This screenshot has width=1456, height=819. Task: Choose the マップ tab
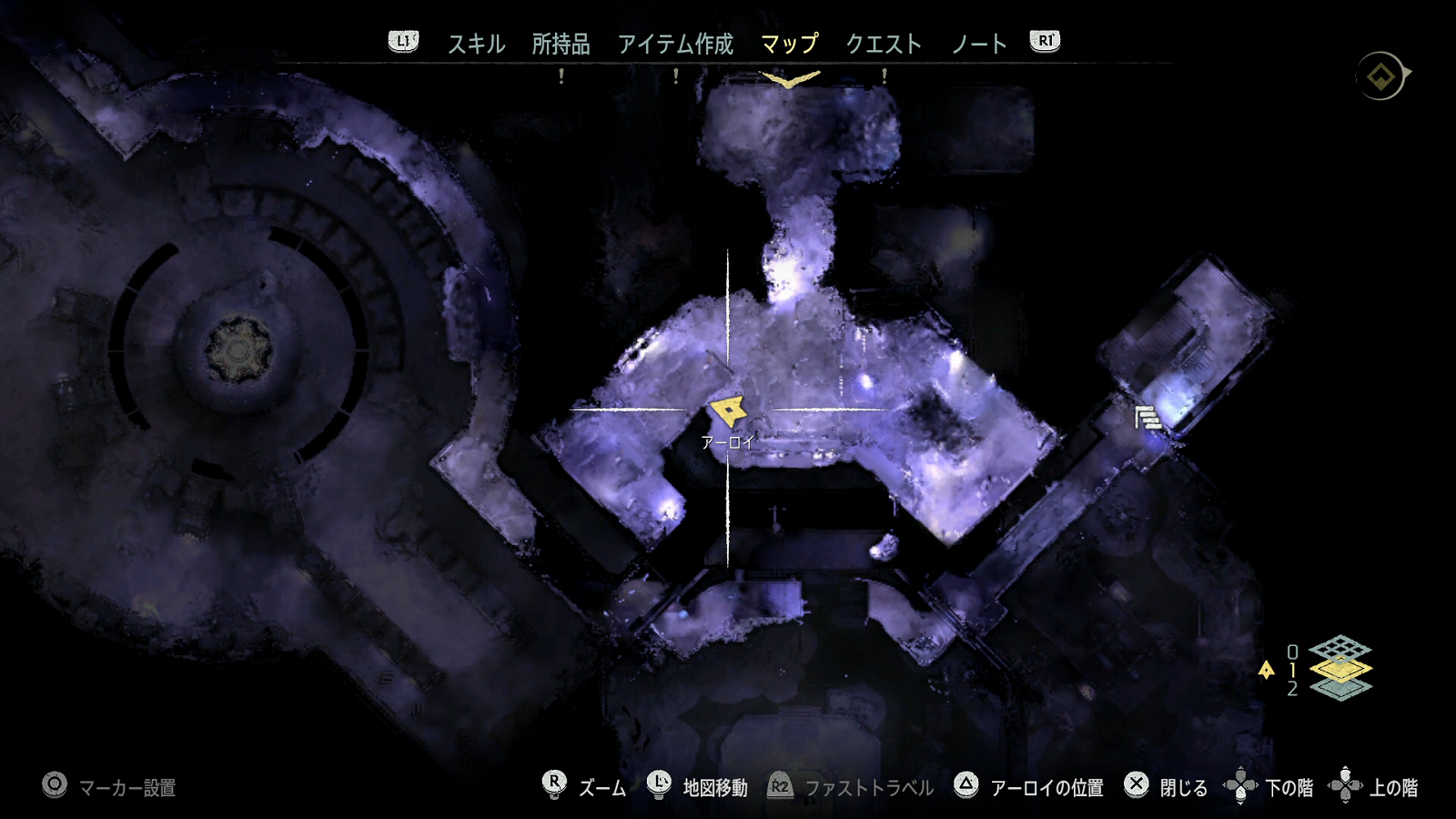(789, 44)
